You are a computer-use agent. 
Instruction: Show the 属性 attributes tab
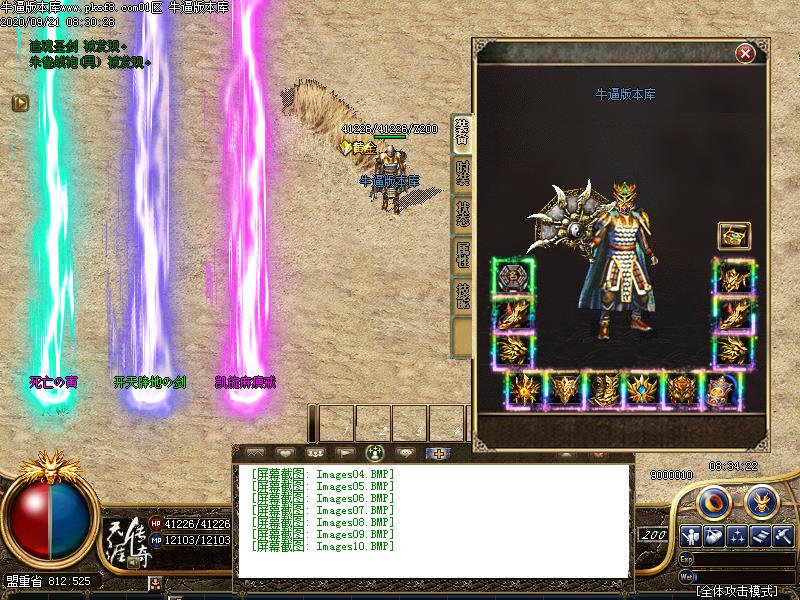(462, 256)
